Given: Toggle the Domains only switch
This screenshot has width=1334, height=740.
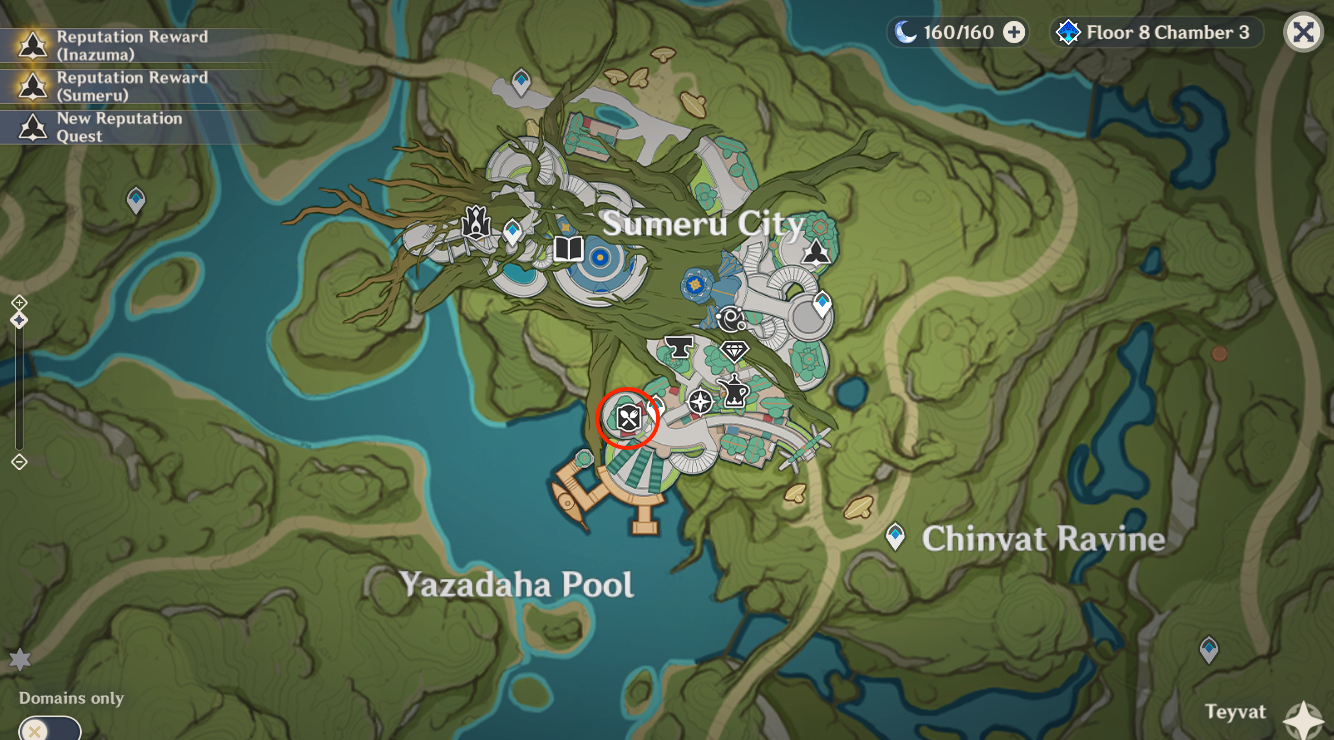Looking at the screenshot, I should pos(49,729).
